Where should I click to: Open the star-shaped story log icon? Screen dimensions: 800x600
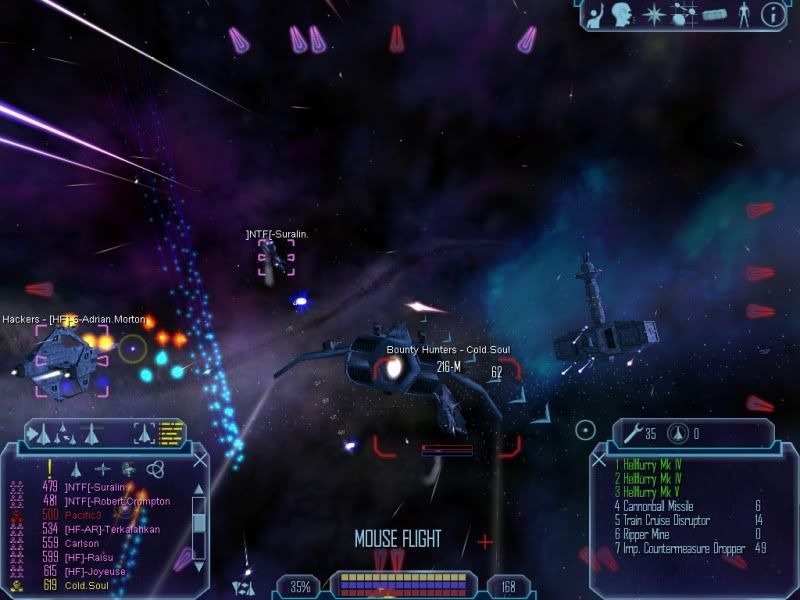pos(652,14)
